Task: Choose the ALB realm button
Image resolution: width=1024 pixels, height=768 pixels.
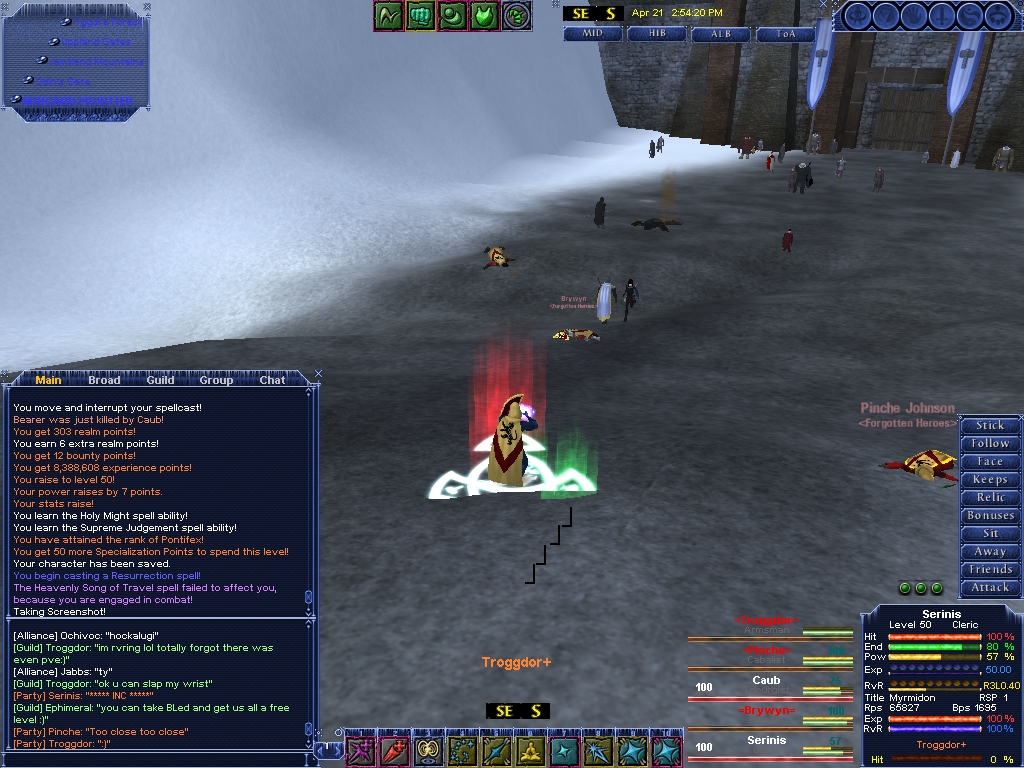Action: [720, 33]
